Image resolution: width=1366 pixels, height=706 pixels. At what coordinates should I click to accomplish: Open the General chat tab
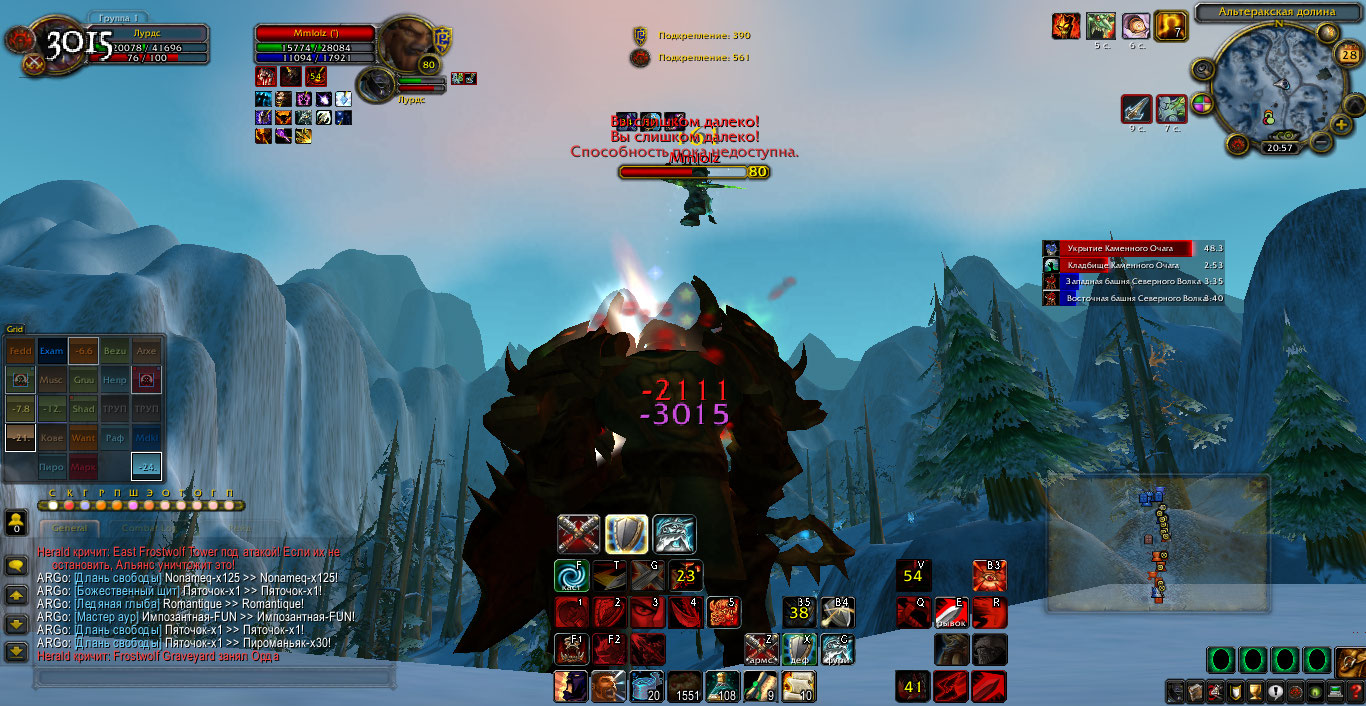click(x=70, y=527)
